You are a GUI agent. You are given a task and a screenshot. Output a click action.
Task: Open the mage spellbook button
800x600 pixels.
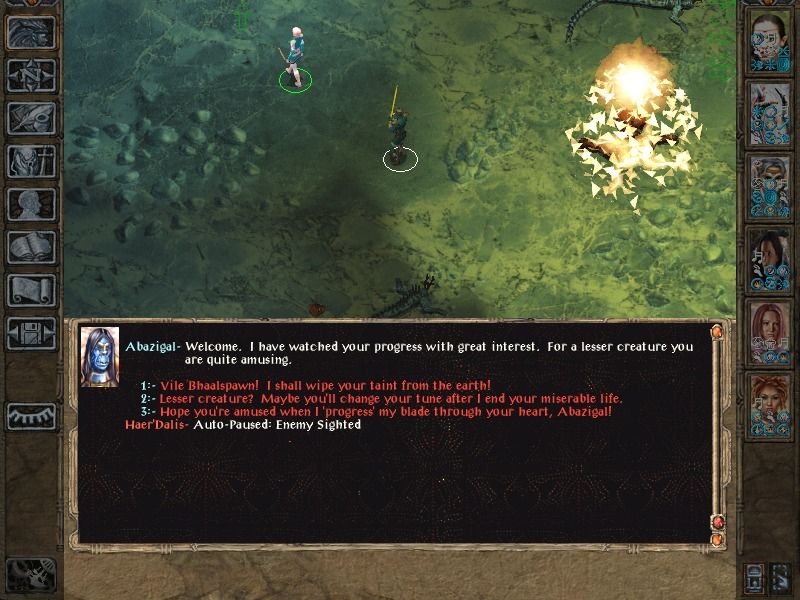coord(31,247)
